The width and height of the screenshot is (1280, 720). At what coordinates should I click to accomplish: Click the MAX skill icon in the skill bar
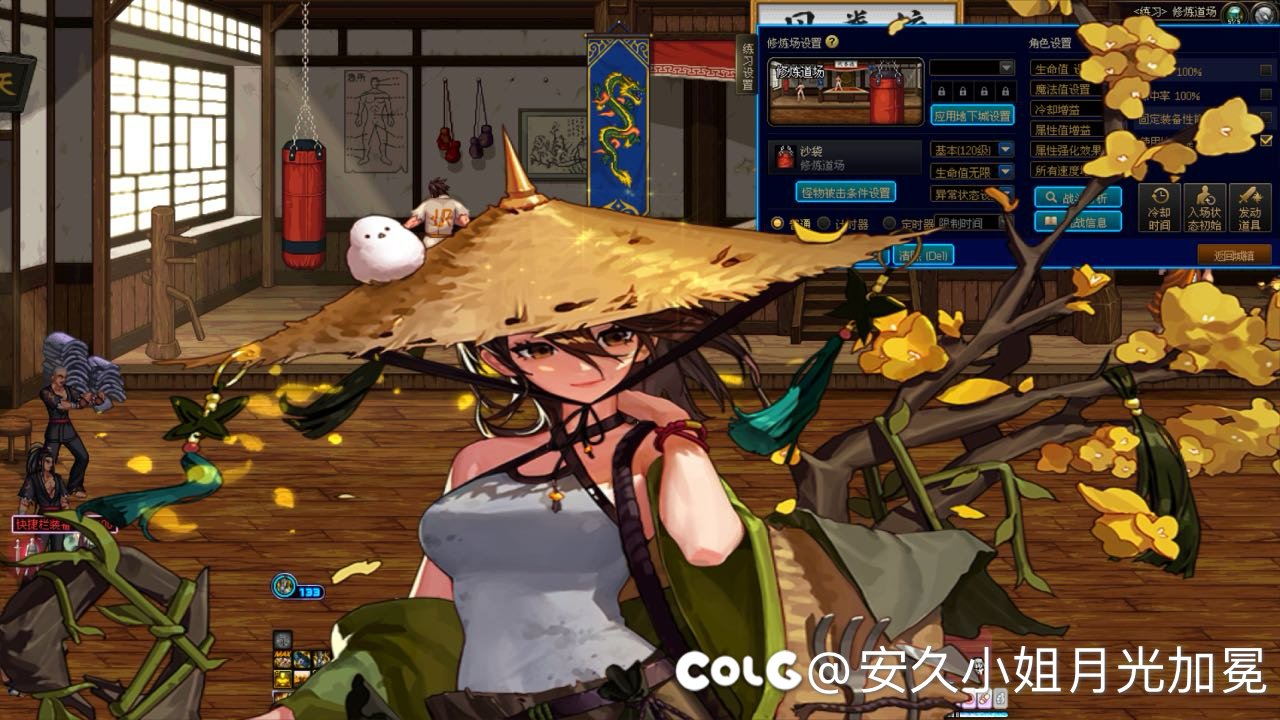tap(282, 659)
